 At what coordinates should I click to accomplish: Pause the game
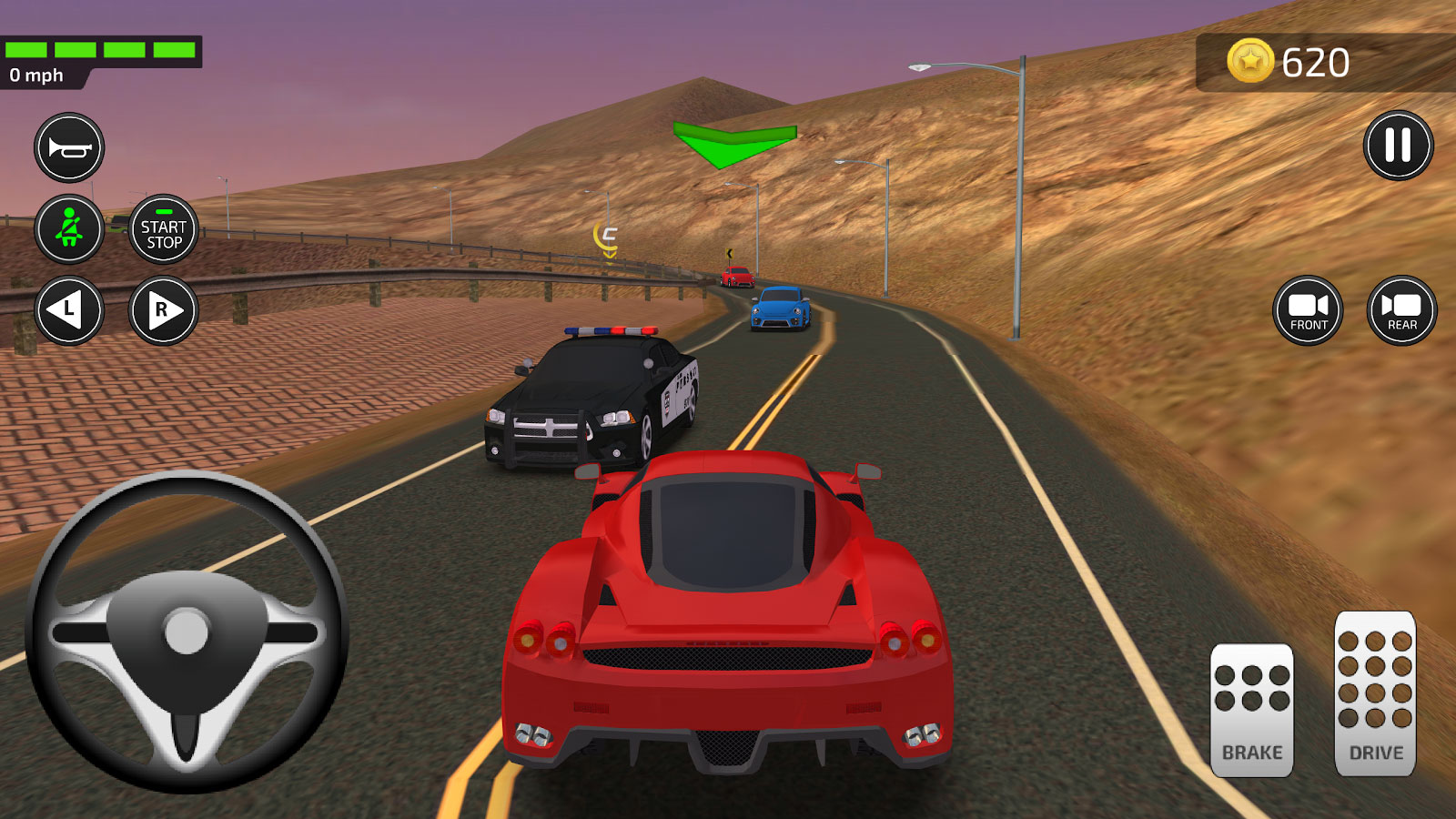[1398, 146]
